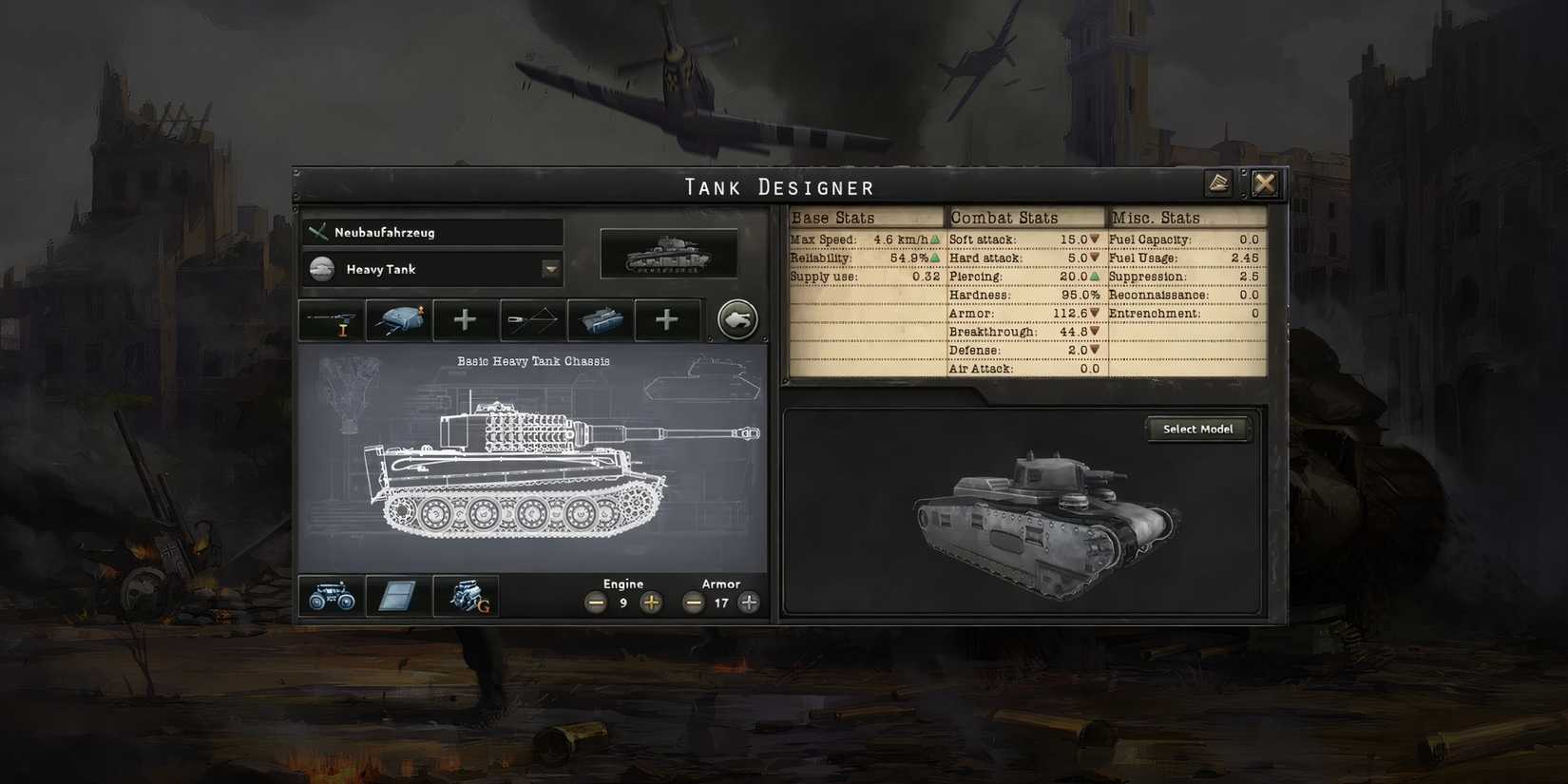Screen dimensions: 1568x784
Task: Decrease the Armor value with minus
Action: (692, 602)
